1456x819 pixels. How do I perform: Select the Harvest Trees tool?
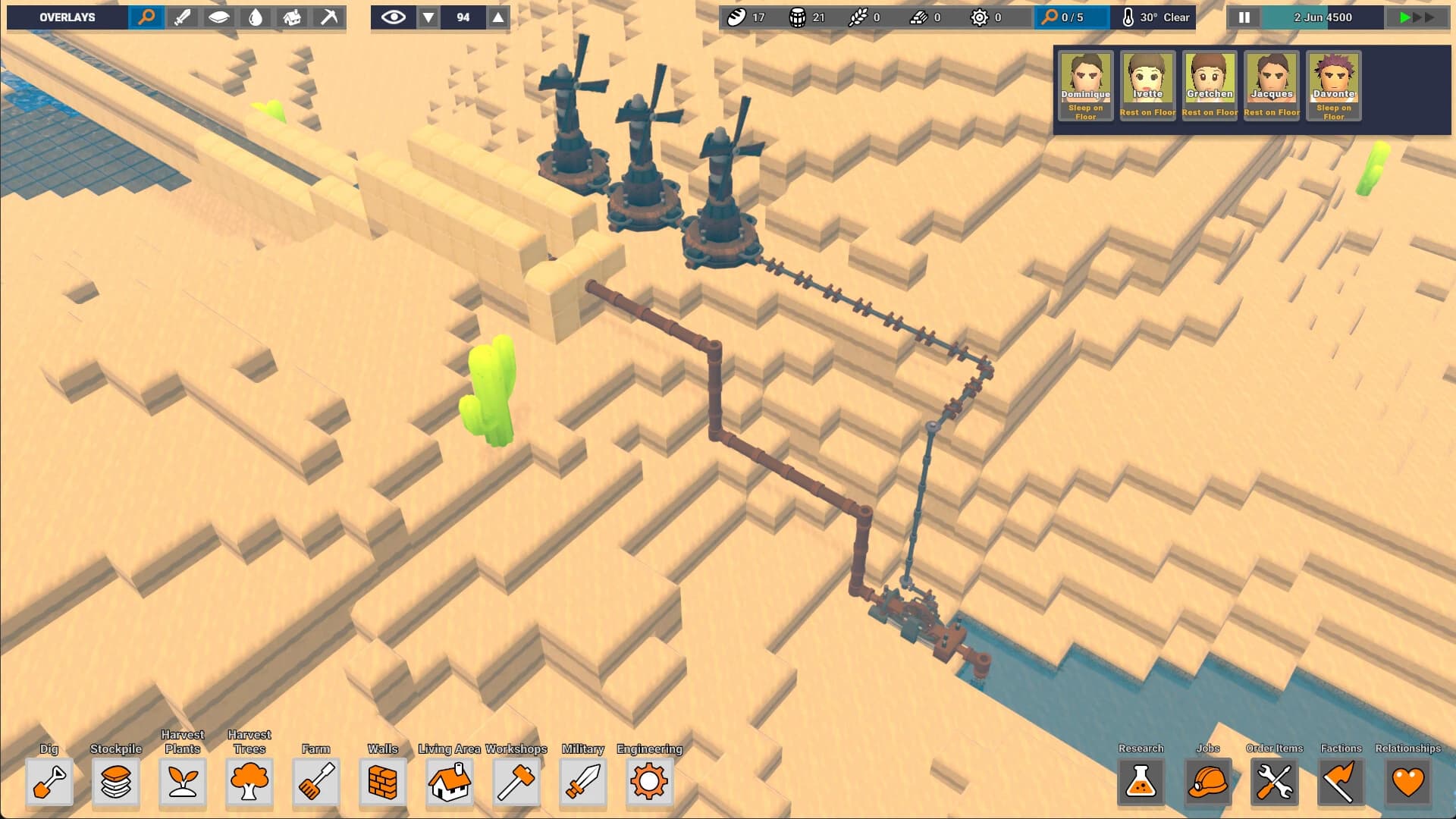coord(249,783)
